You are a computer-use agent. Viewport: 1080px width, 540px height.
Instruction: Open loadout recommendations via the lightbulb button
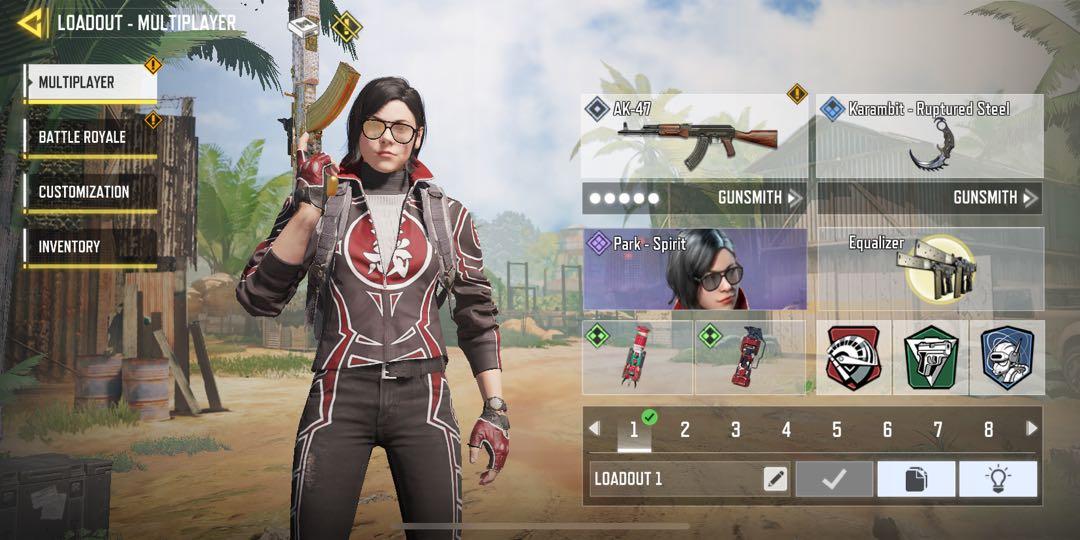(x=997, y=479)
